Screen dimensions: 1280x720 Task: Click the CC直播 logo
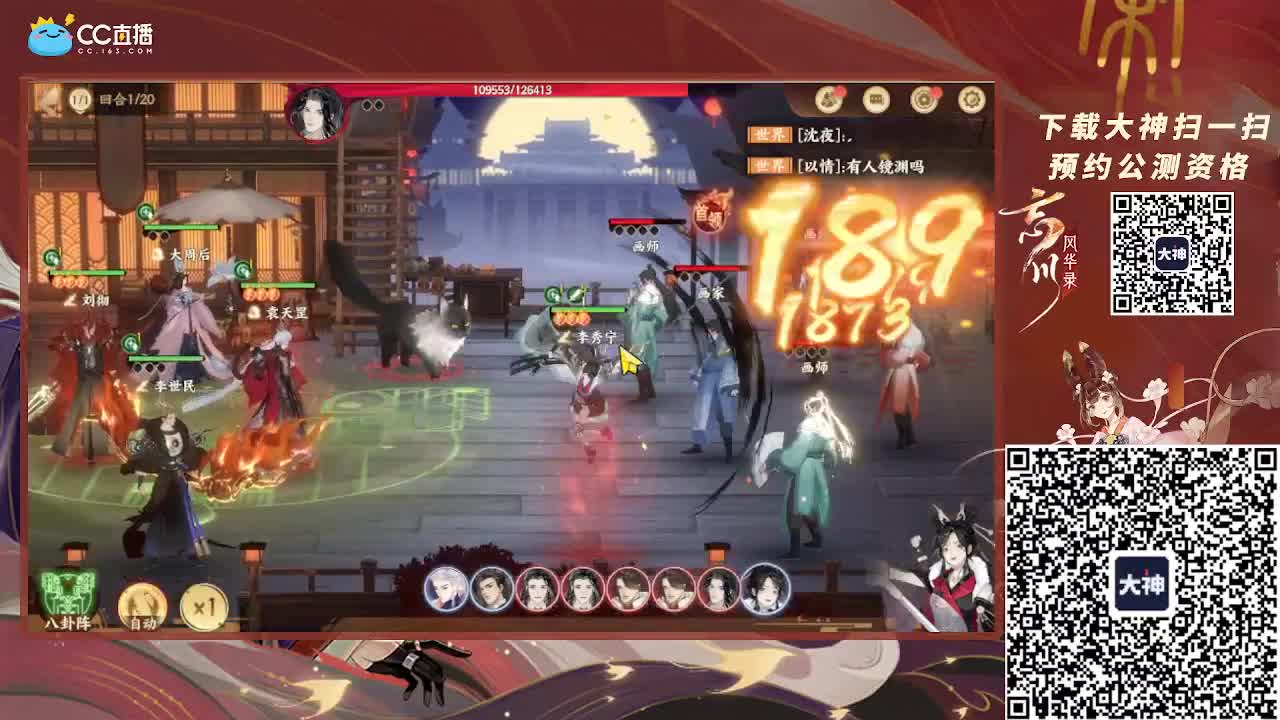(85, 32)
